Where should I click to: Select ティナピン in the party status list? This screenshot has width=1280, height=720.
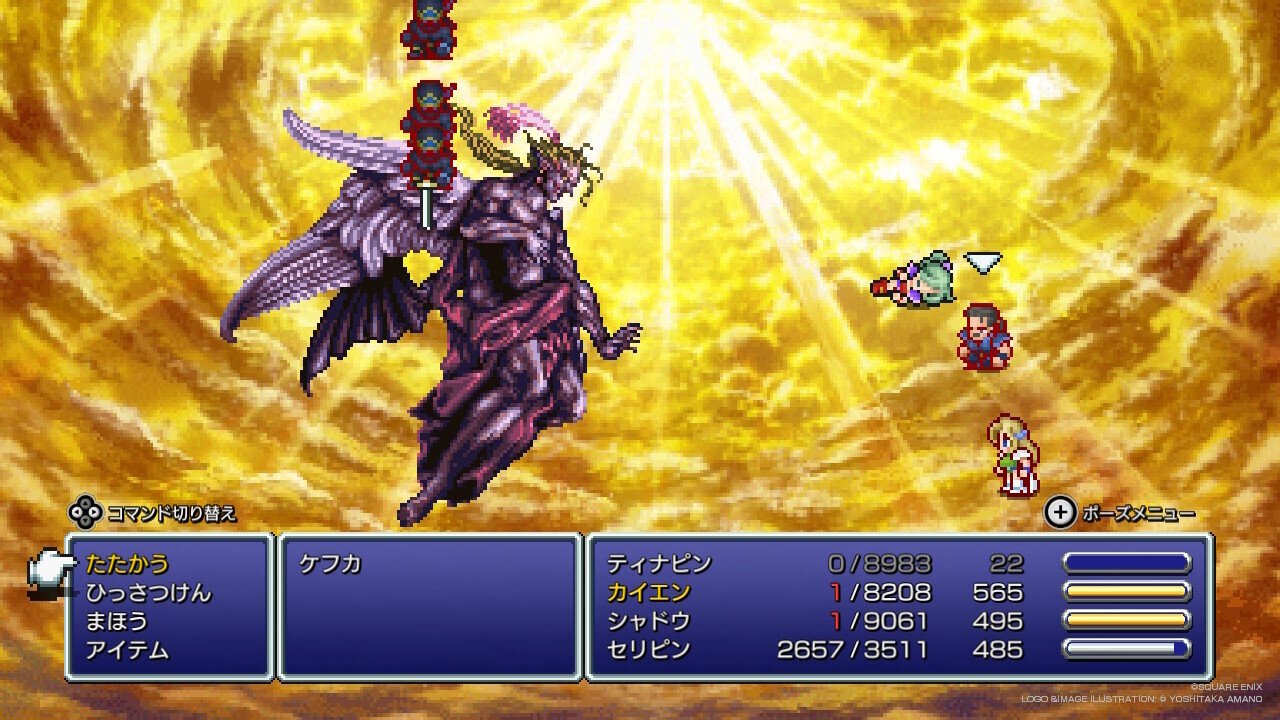tap(656, 561)
